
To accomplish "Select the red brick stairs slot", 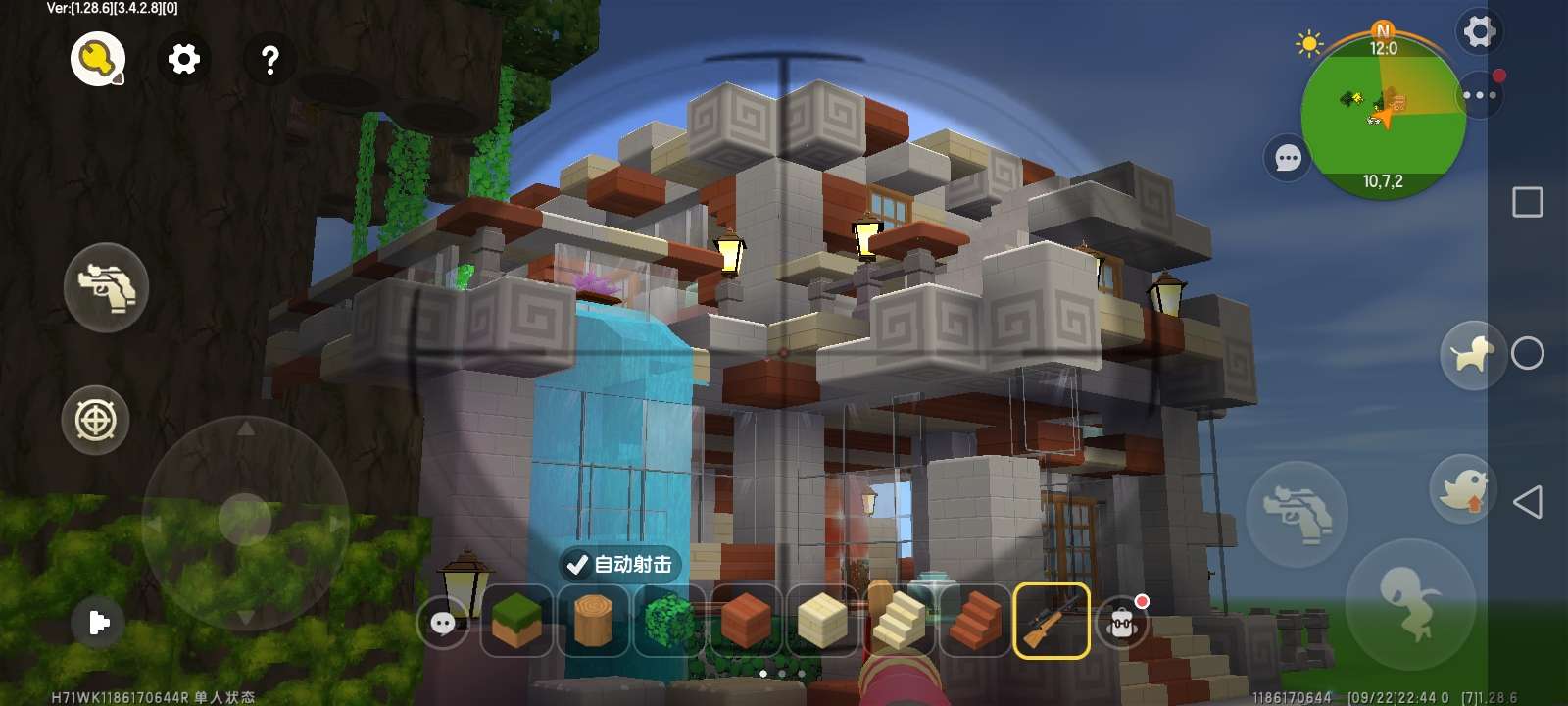I will tap(974, 621).
